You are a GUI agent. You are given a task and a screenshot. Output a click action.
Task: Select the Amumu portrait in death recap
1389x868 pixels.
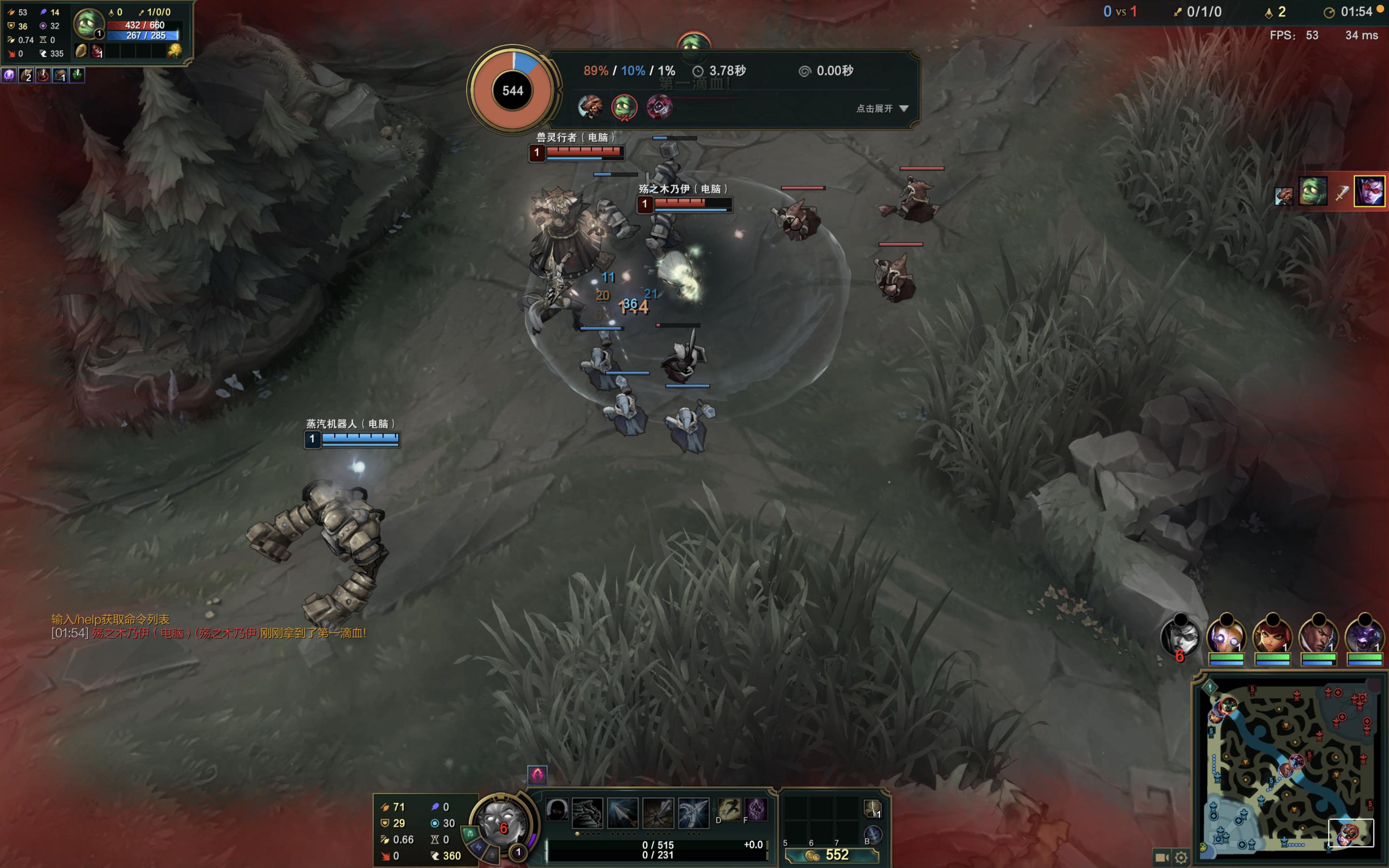624,107
